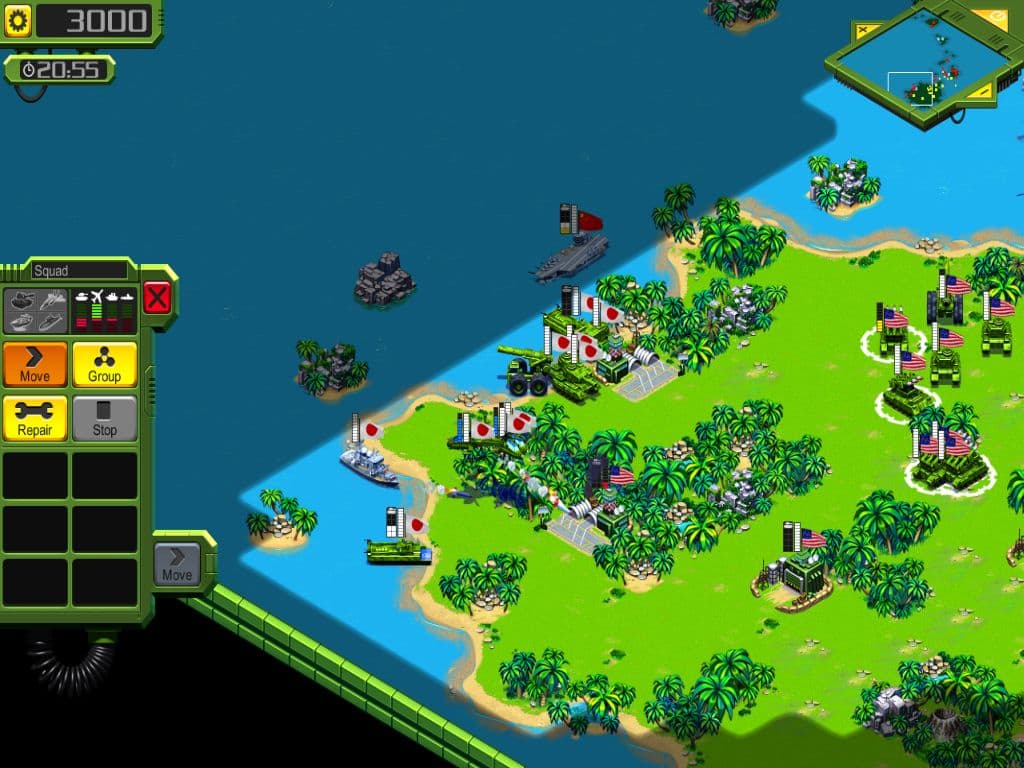
Task: Open settings with the gear icon
Action: pyautogui.click(x=18, y=20)
